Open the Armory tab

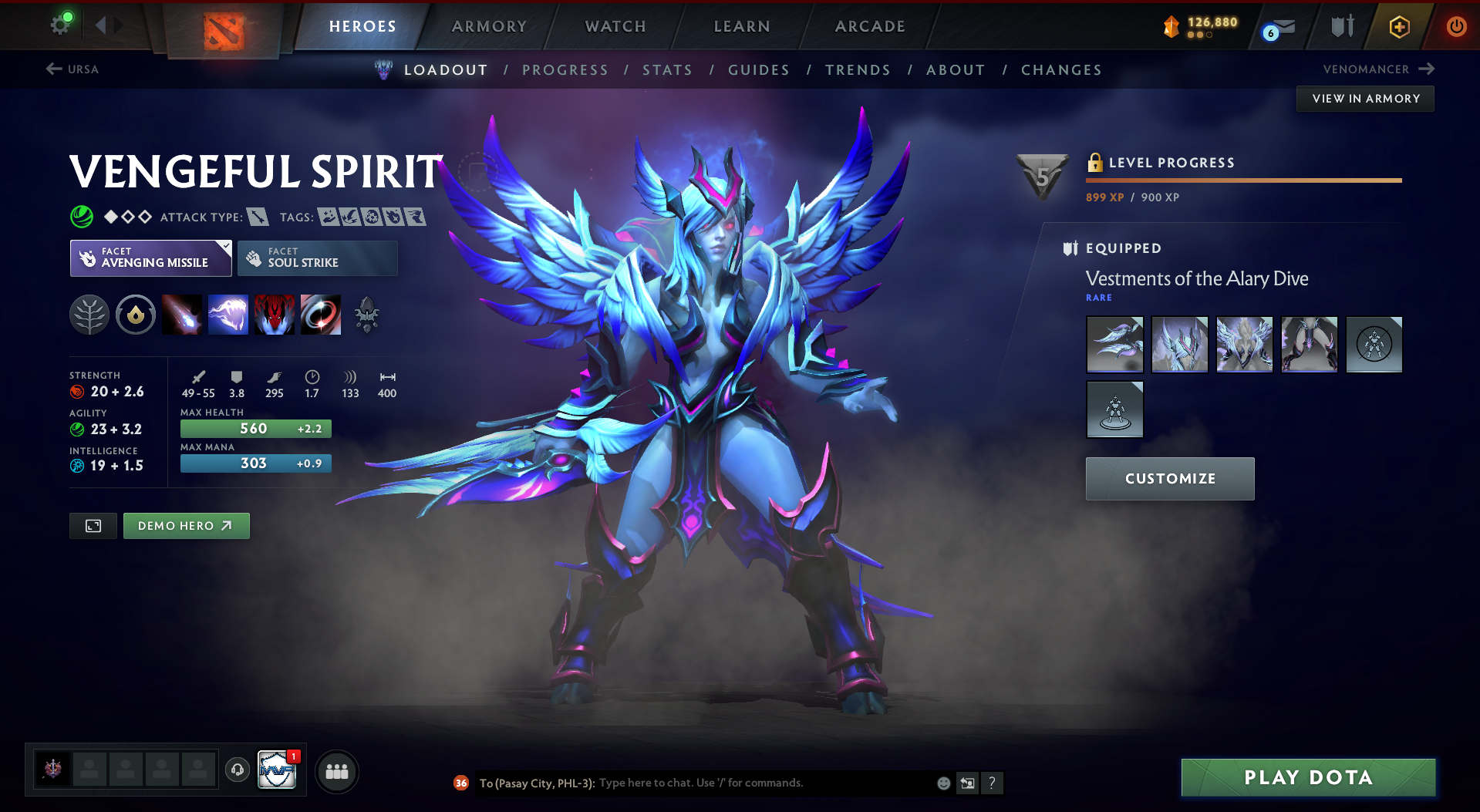click(489, 26)
